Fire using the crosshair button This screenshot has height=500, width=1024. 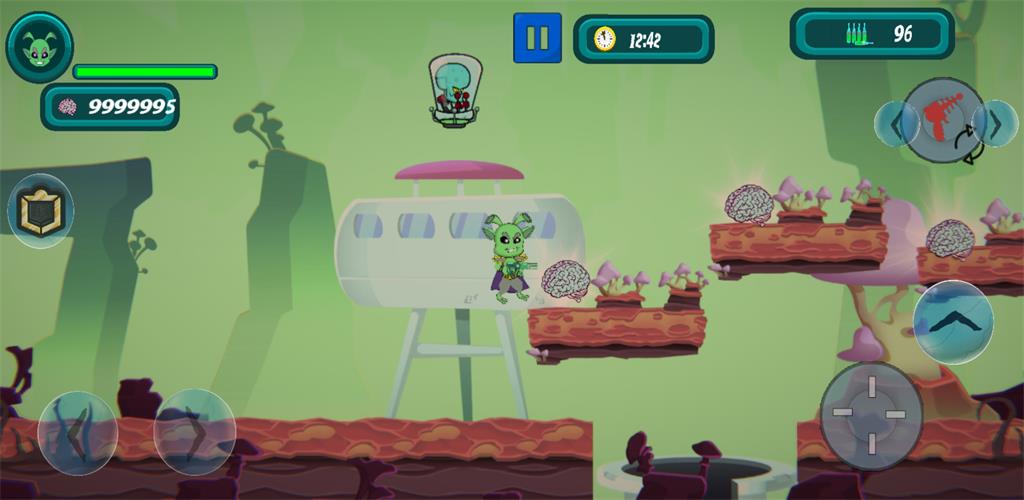click(x=870, y=414)
